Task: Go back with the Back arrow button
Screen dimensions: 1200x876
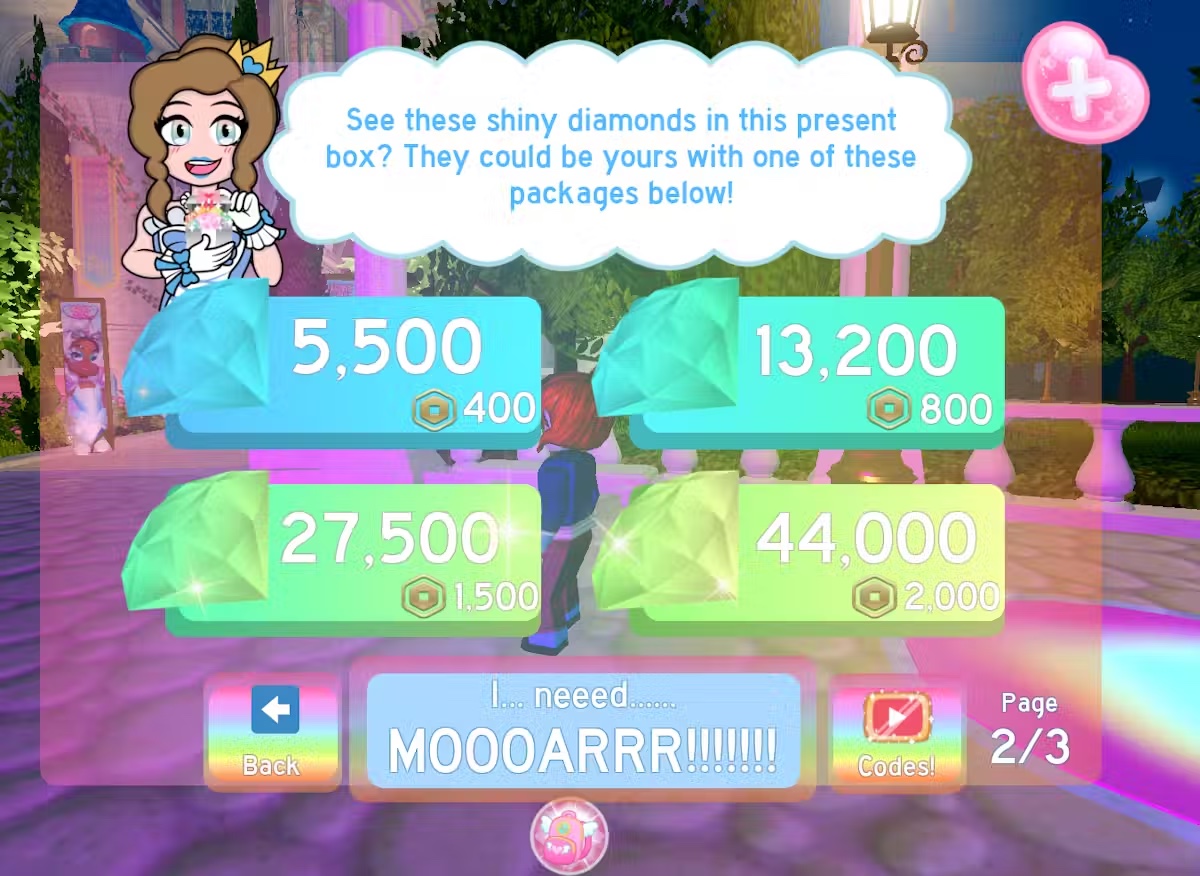Action: (272, 731)
